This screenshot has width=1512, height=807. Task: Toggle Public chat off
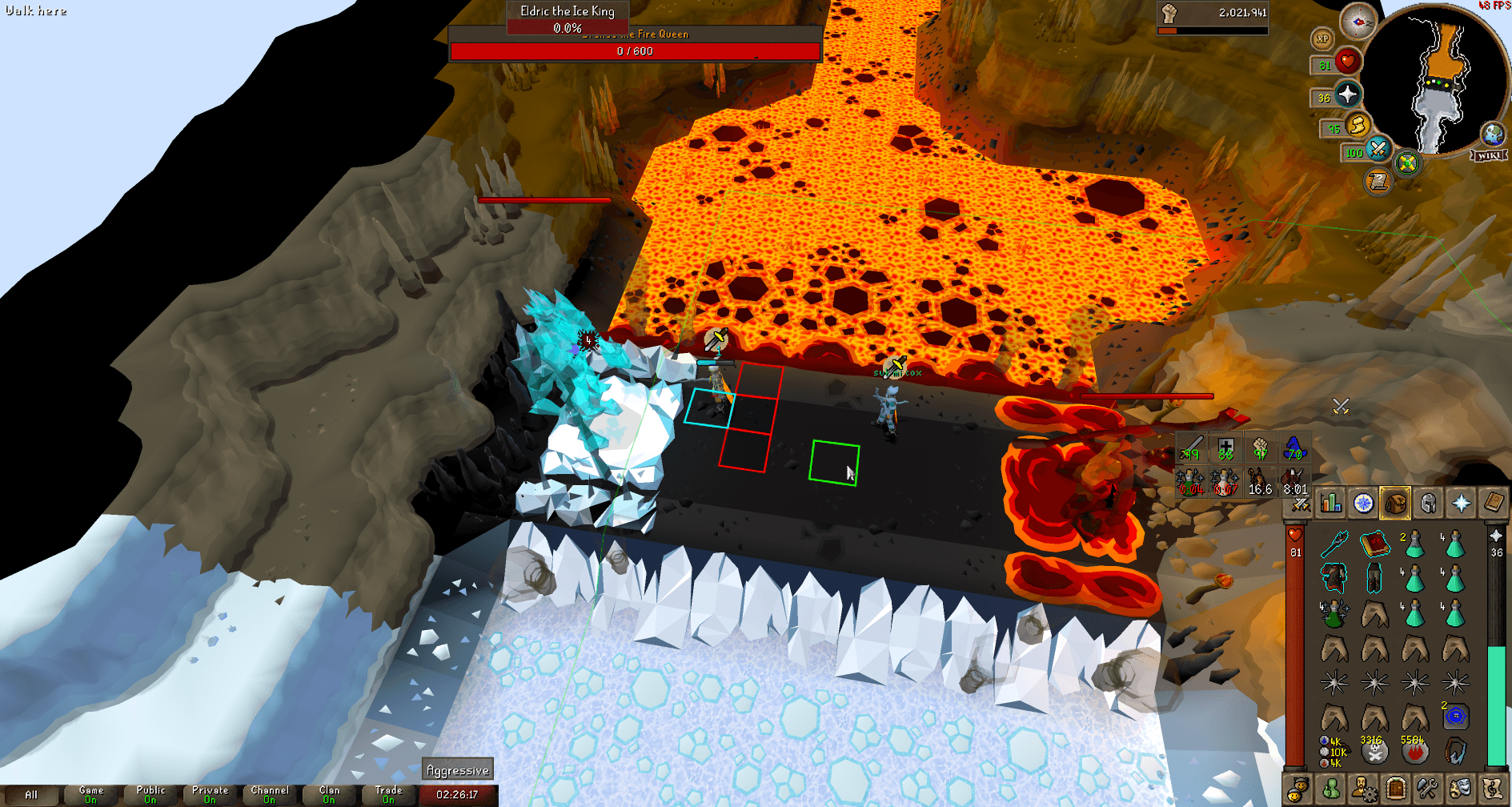point(150,794)
